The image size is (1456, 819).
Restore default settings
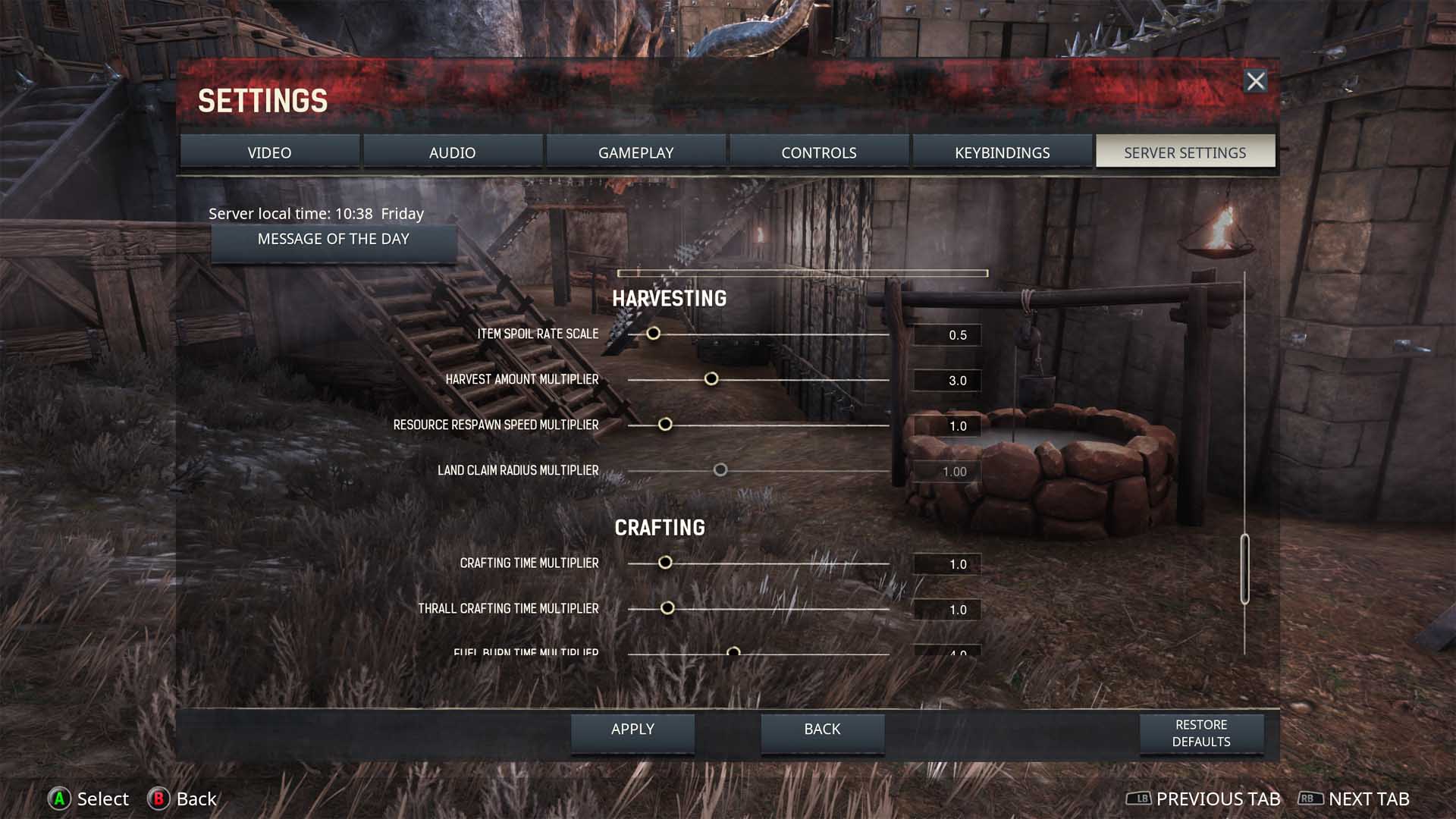1201,733
